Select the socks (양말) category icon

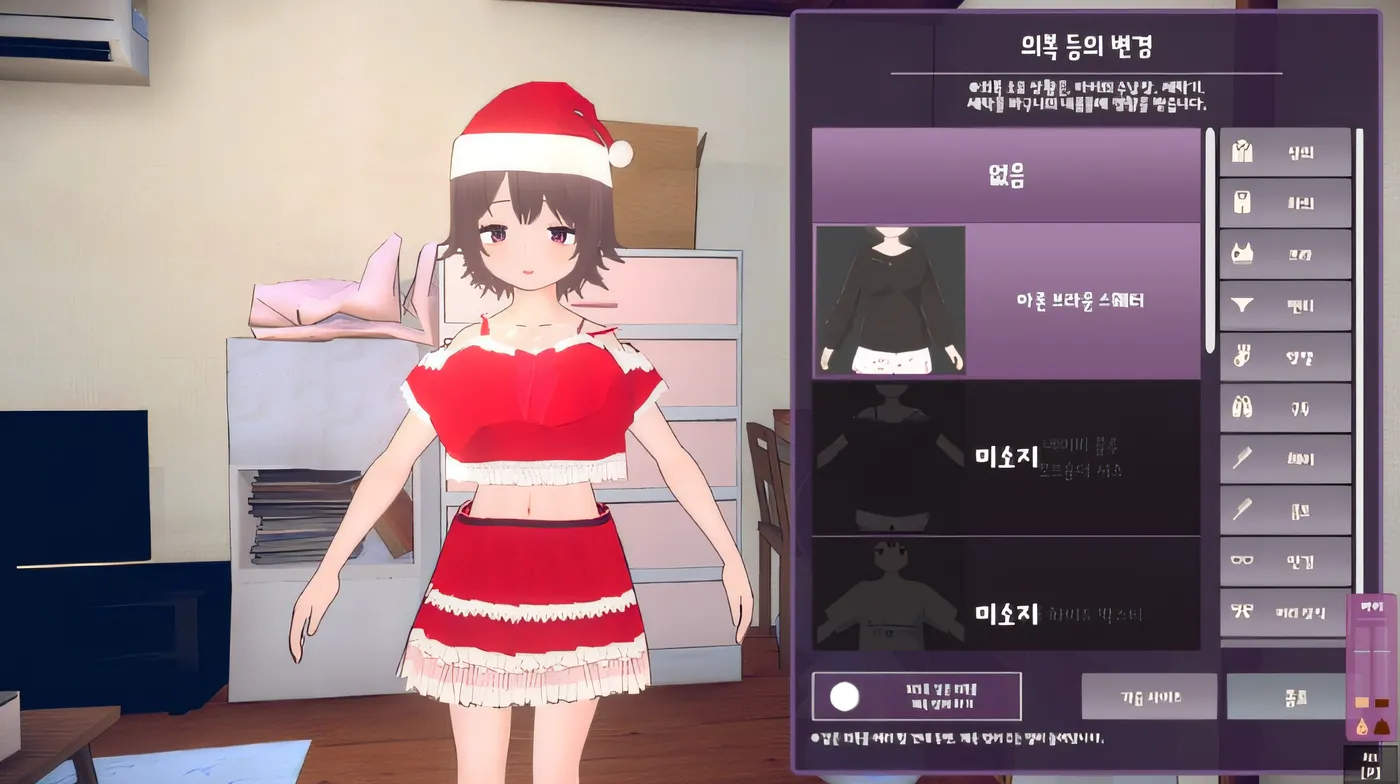[1284, 356]
